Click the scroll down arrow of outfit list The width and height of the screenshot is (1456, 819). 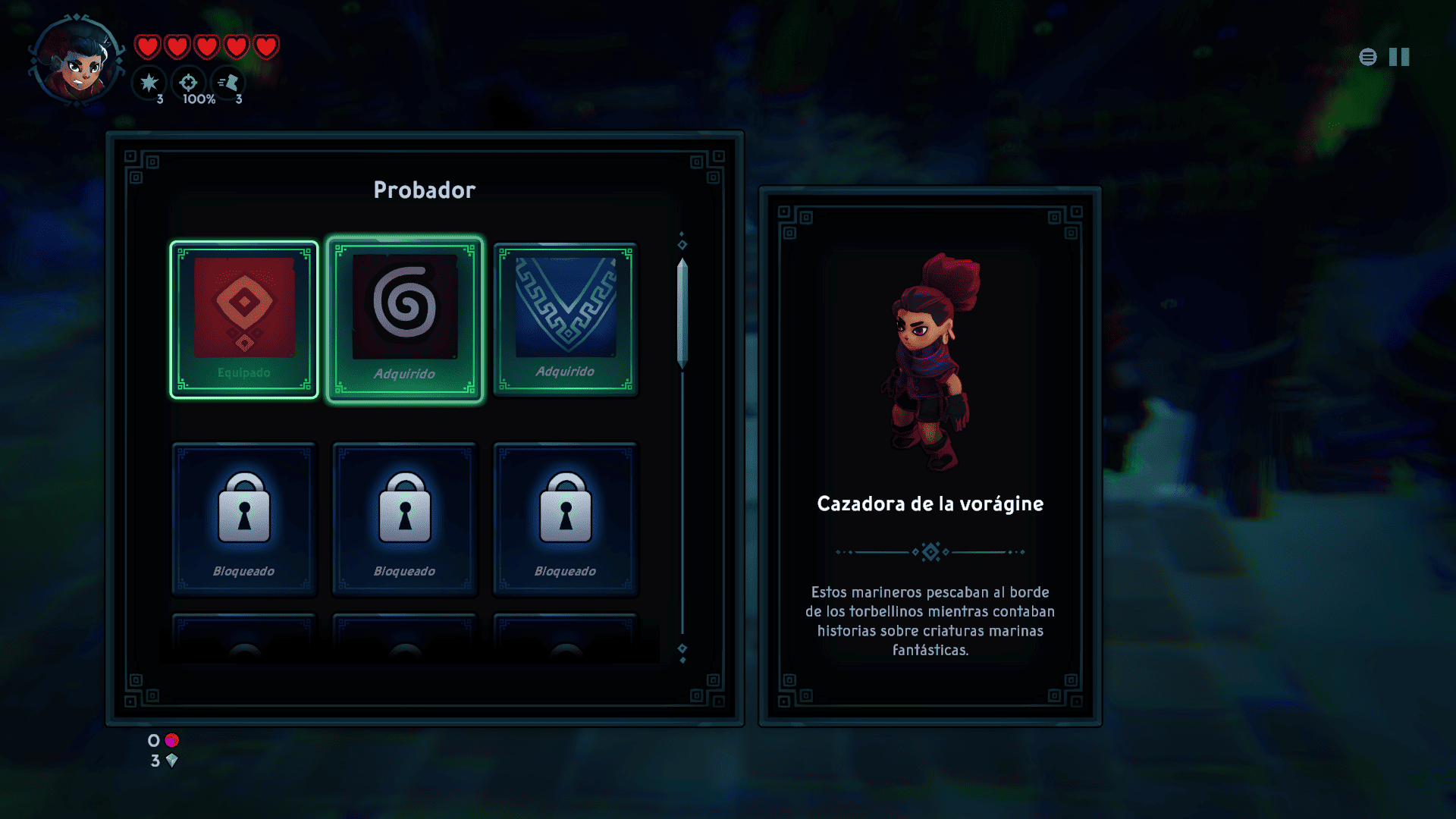[682, 651]
